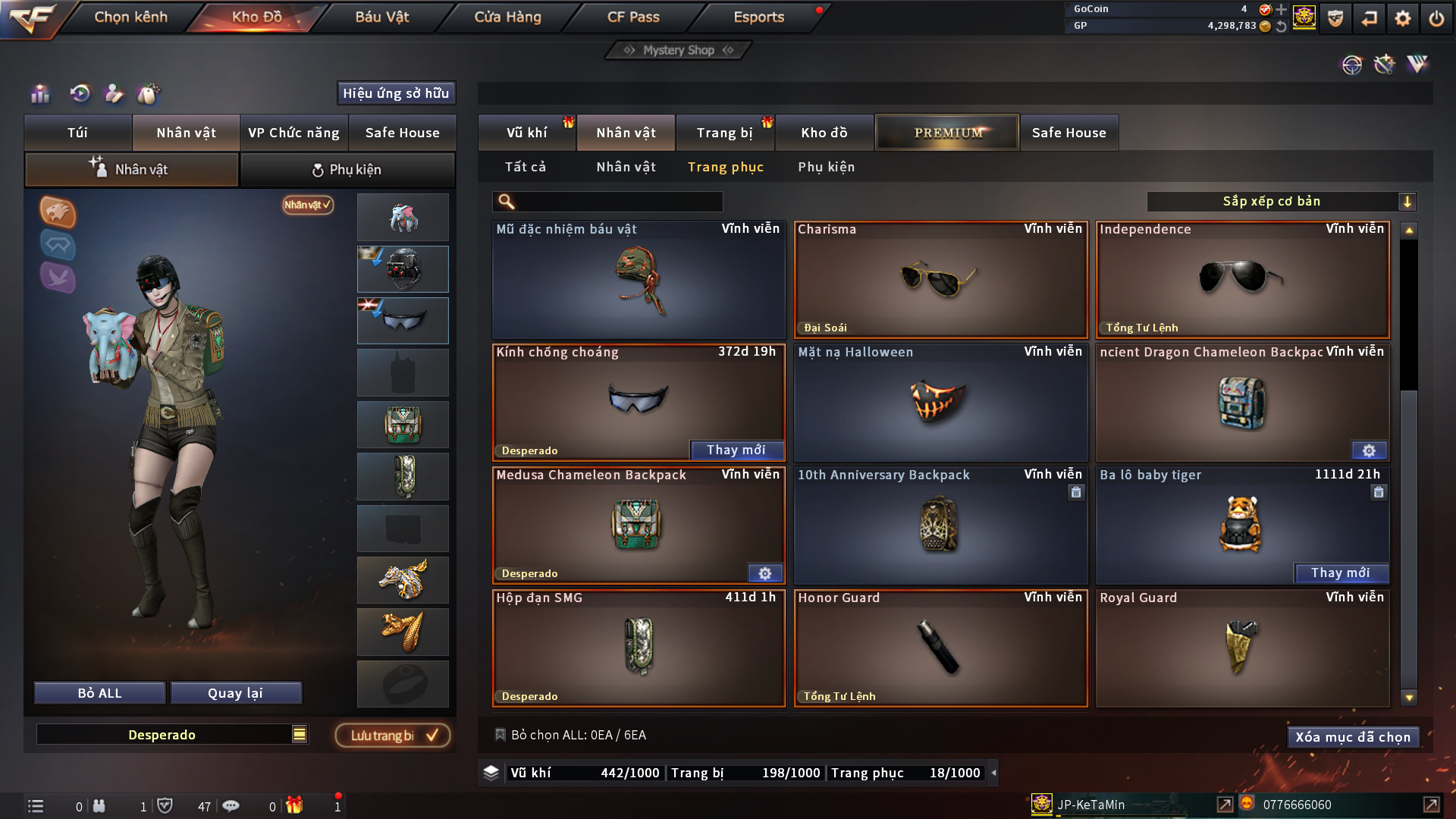Open the Mystery Shop banner
This screenshot has width=1456, height=819.
(679, 50)
